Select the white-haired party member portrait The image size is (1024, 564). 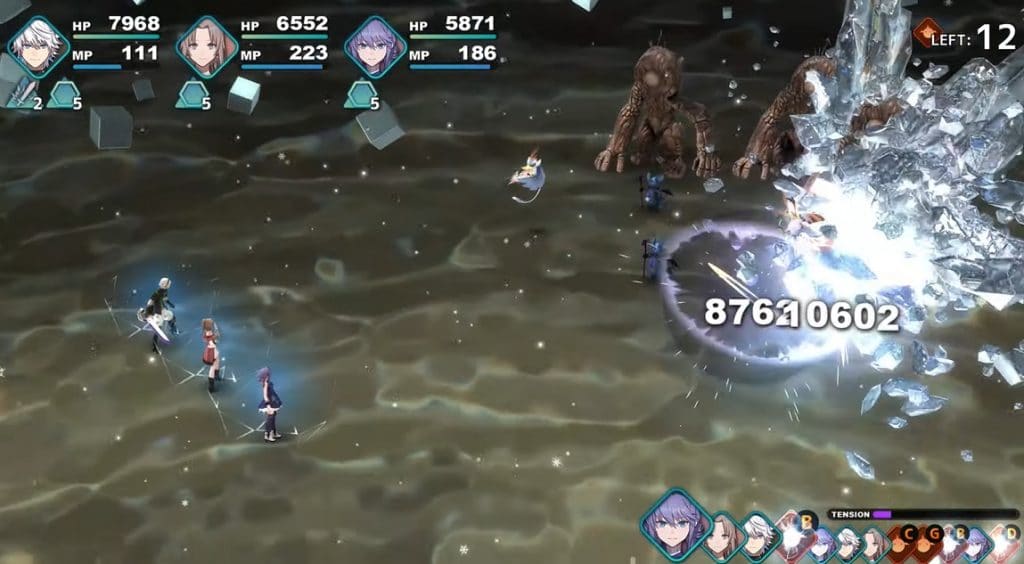(38, 46)
